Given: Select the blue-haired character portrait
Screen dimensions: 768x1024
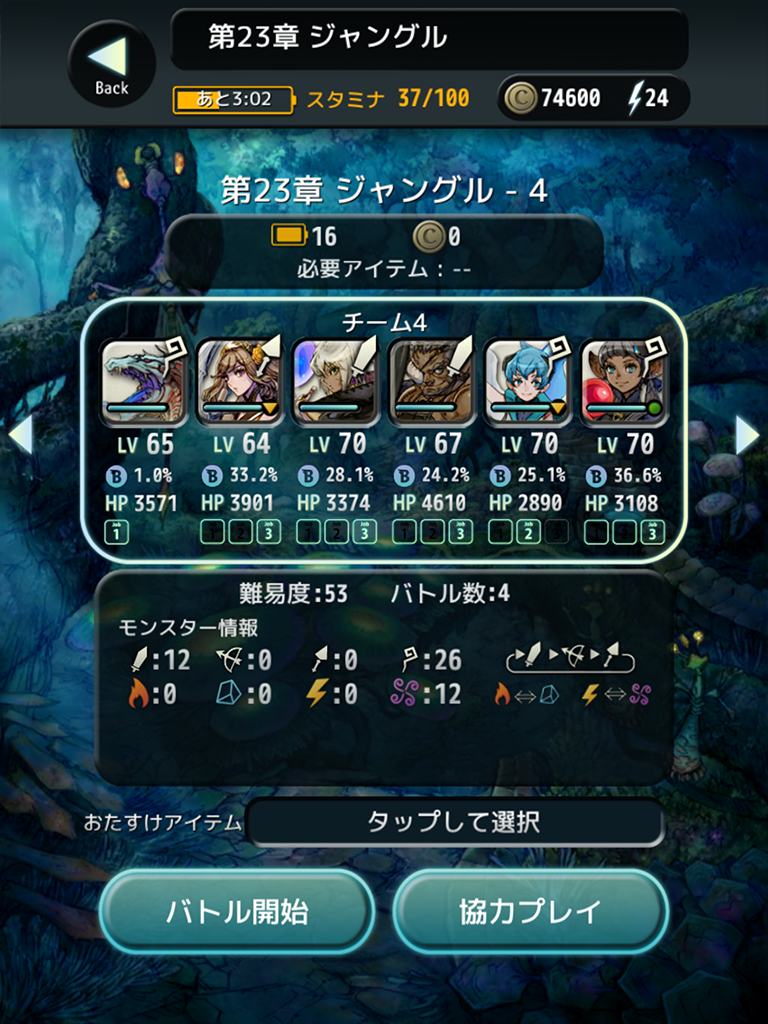Looking at the screenshot, I should tap(527, 380).
